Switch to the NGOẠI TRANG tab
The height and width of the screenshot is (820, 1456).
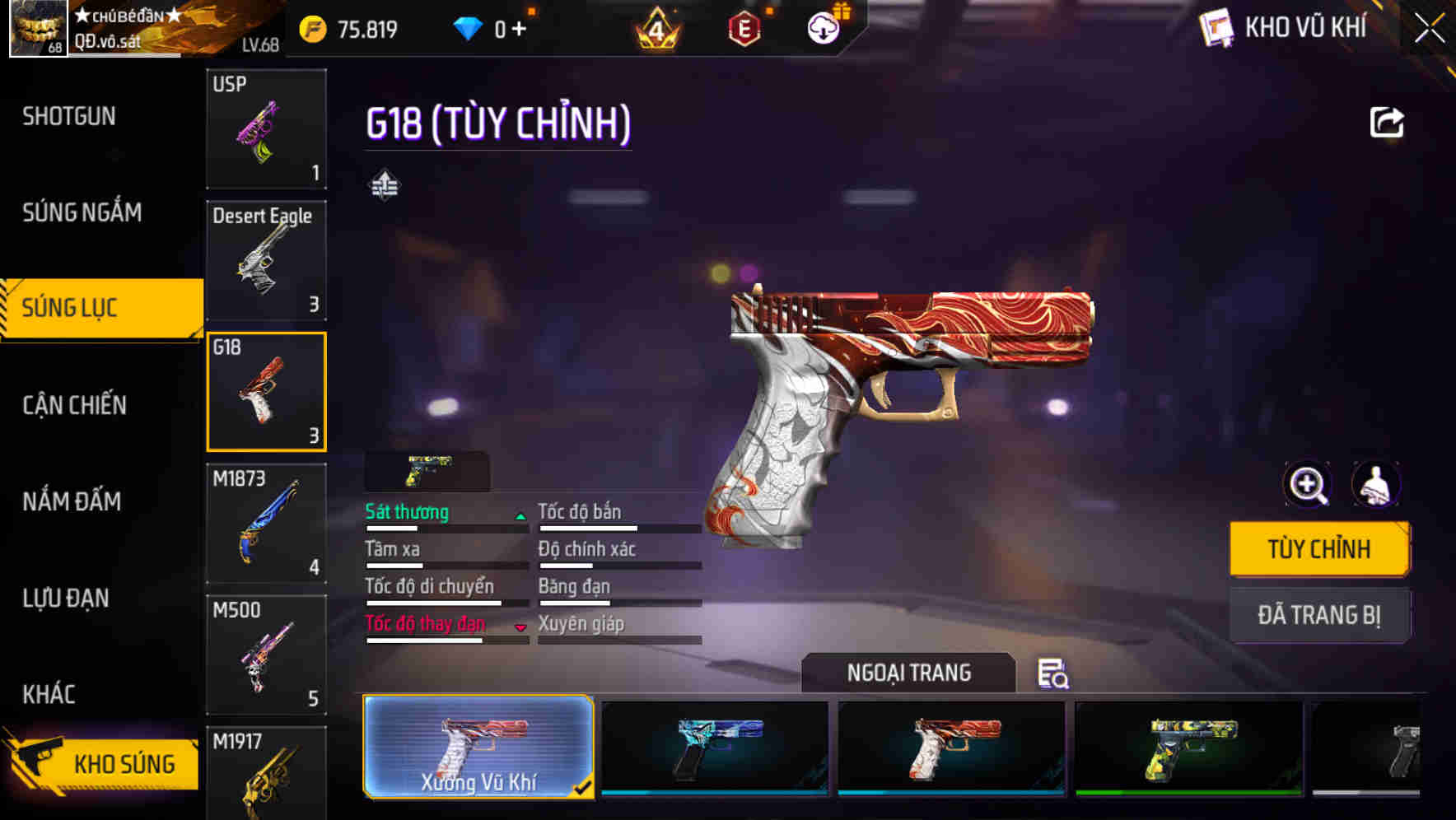click(x=910, y=673)
